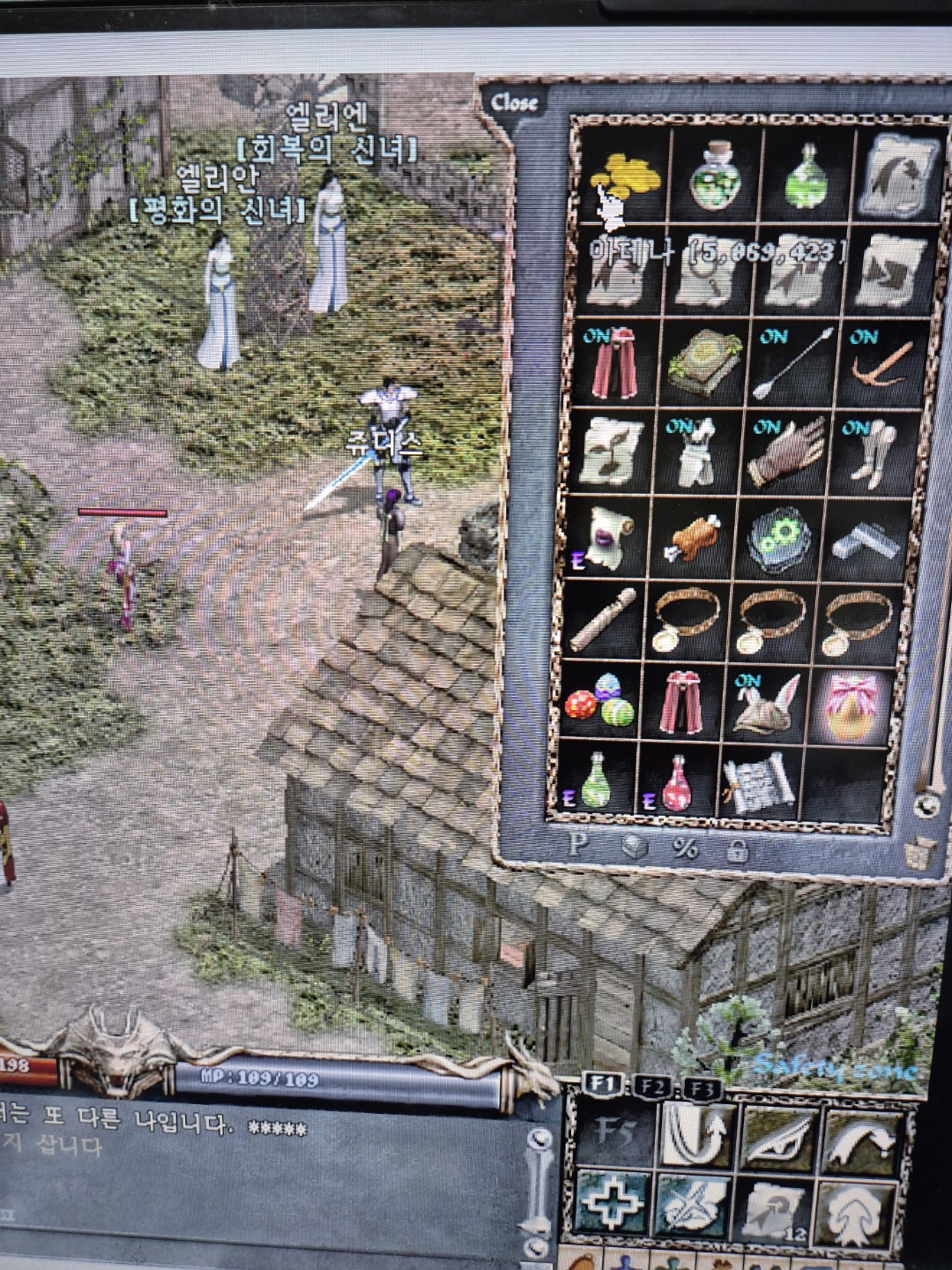Select the colorful Easter eggs slot
Image resolution: width=952 pixels, height=1270 pixels.
[x=599, y=700]
